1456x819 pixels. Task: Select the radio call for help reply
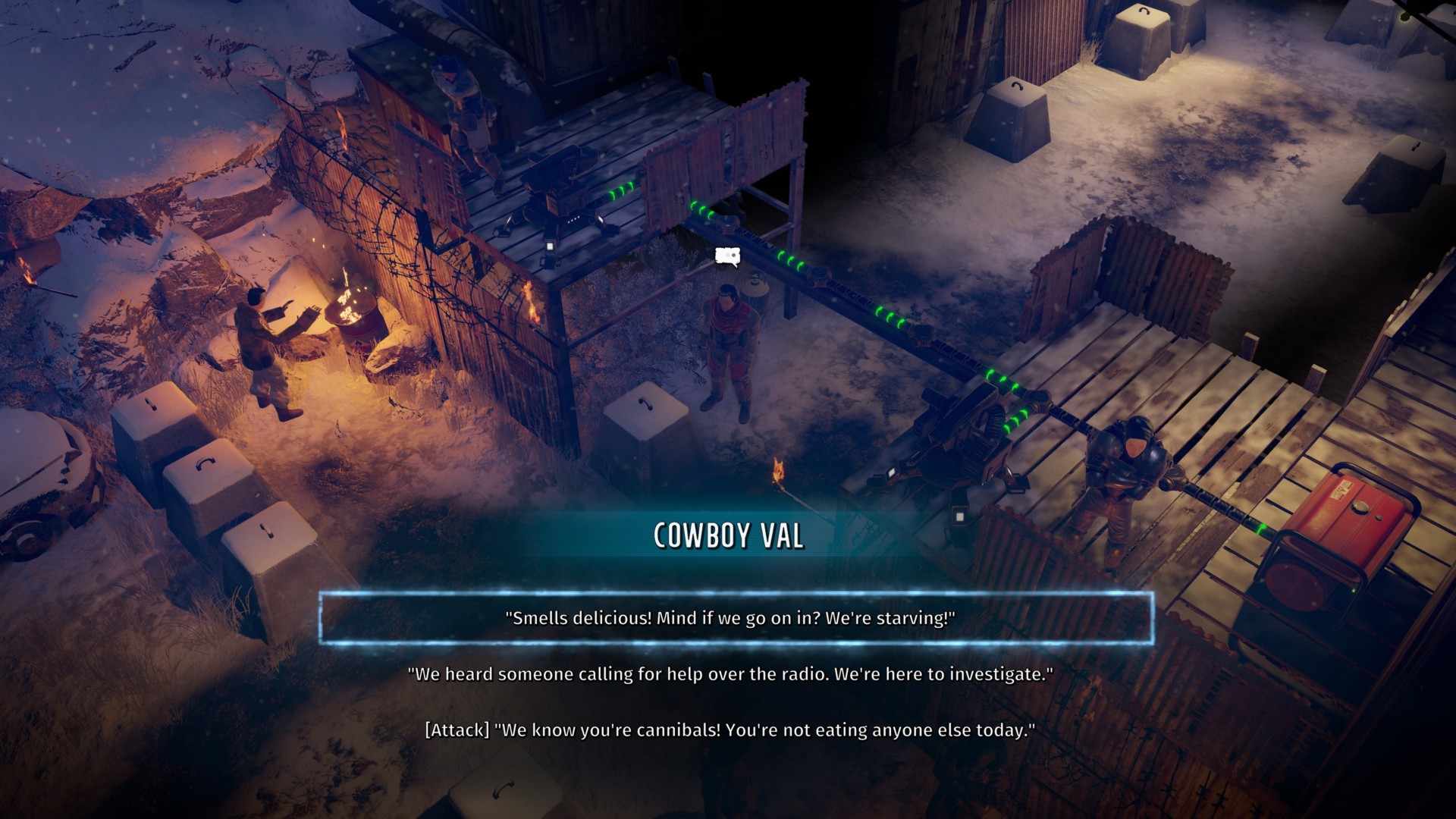pos(730,674)
